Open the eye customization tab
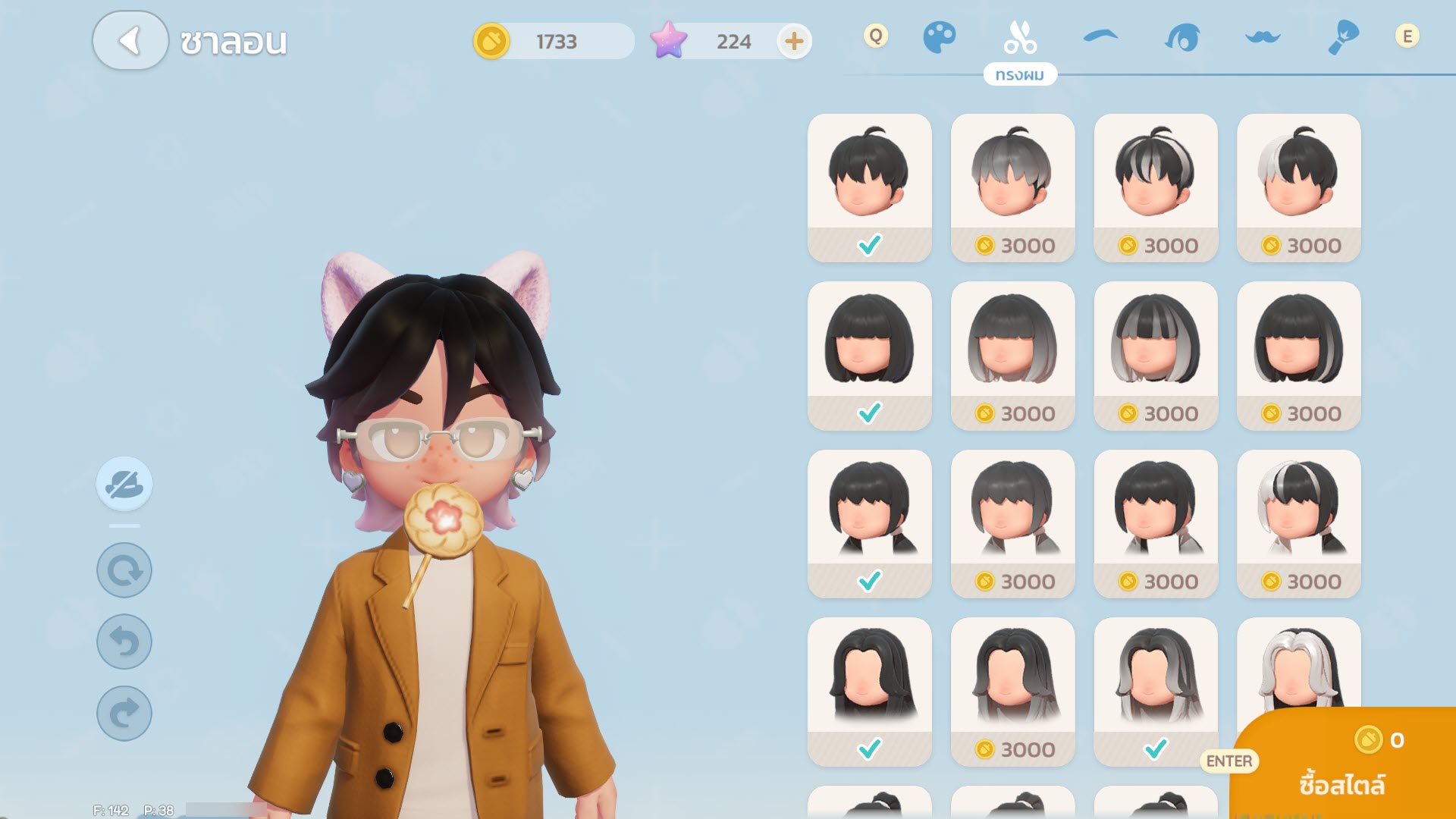Screen dimensions: 1456x819 (x=1182, y=37)
